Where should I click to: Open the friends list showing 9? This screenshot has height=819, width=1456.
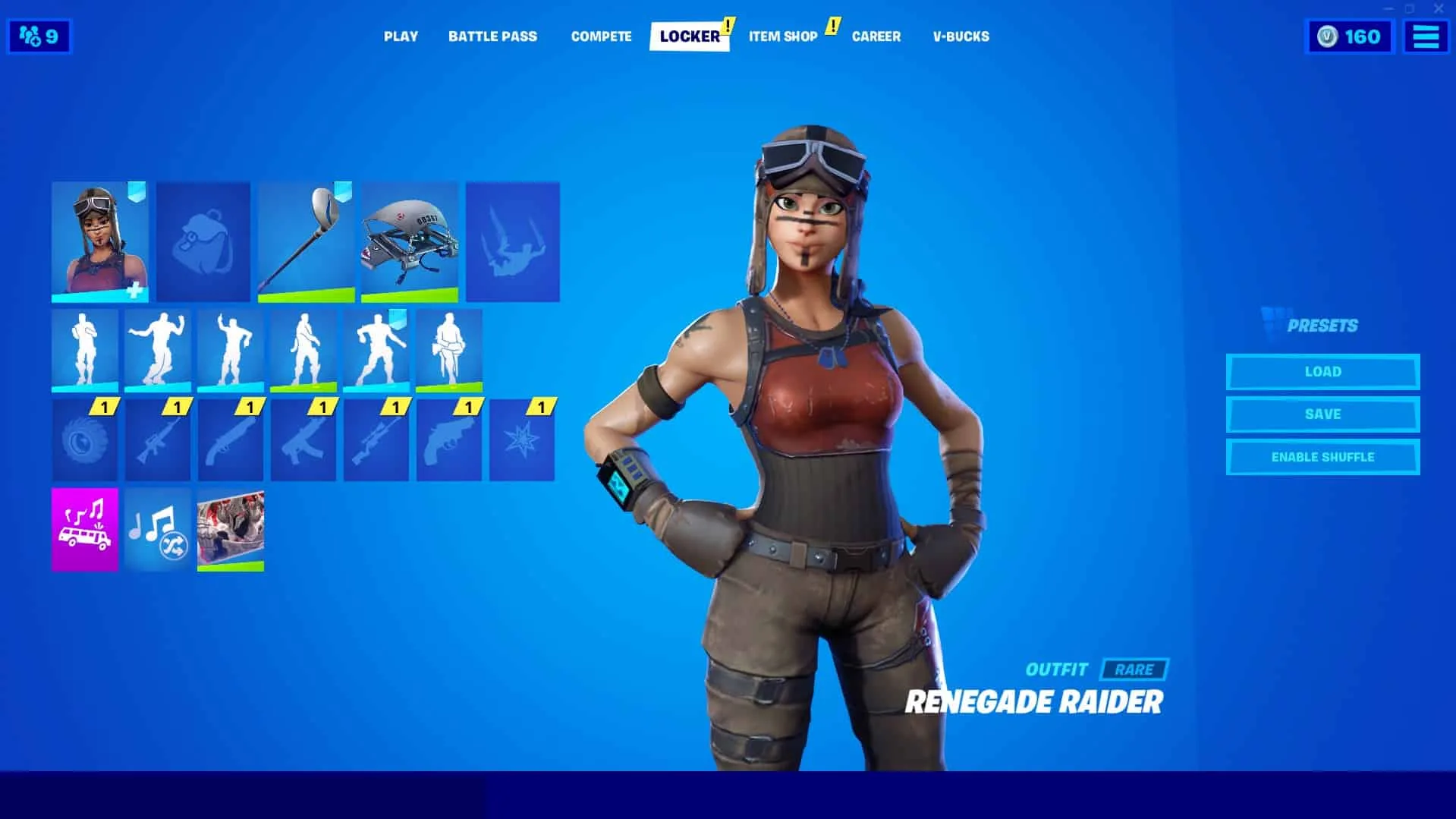point(39,36)
